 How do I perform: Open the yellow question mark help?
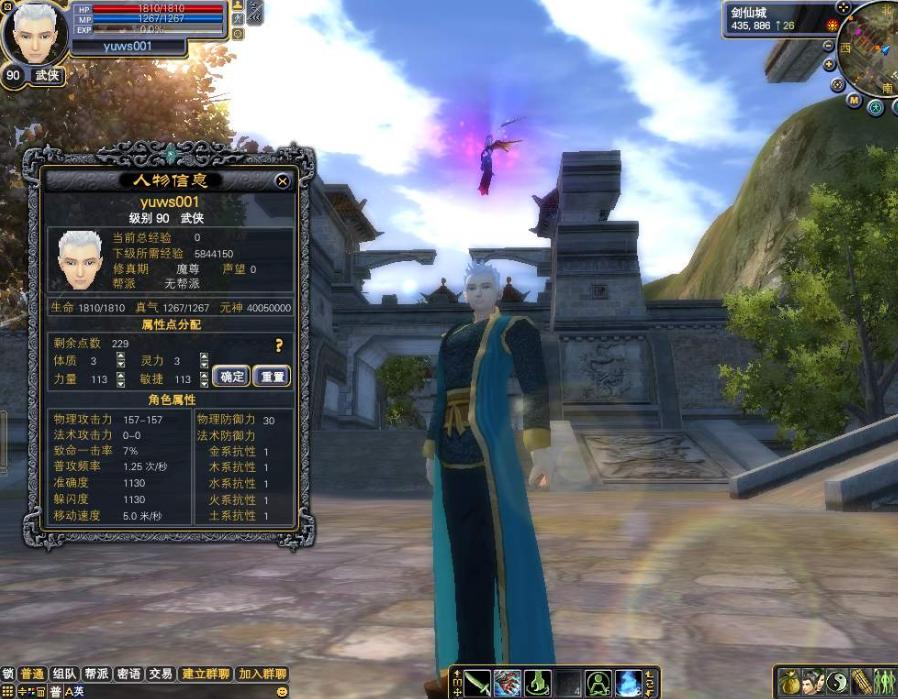[x=279, y=345]
